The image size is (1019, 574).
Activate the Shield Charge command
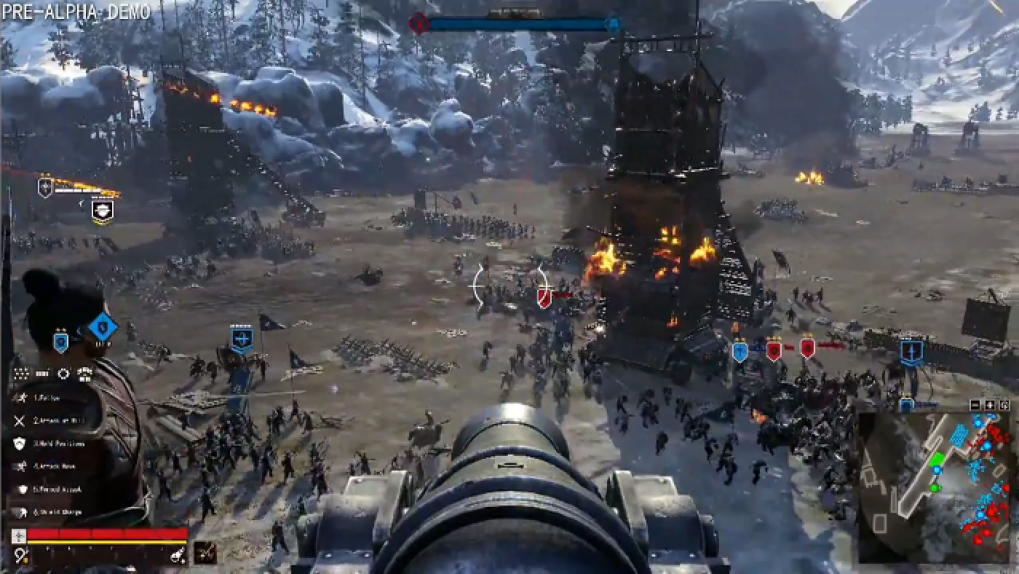coord(45,512)
